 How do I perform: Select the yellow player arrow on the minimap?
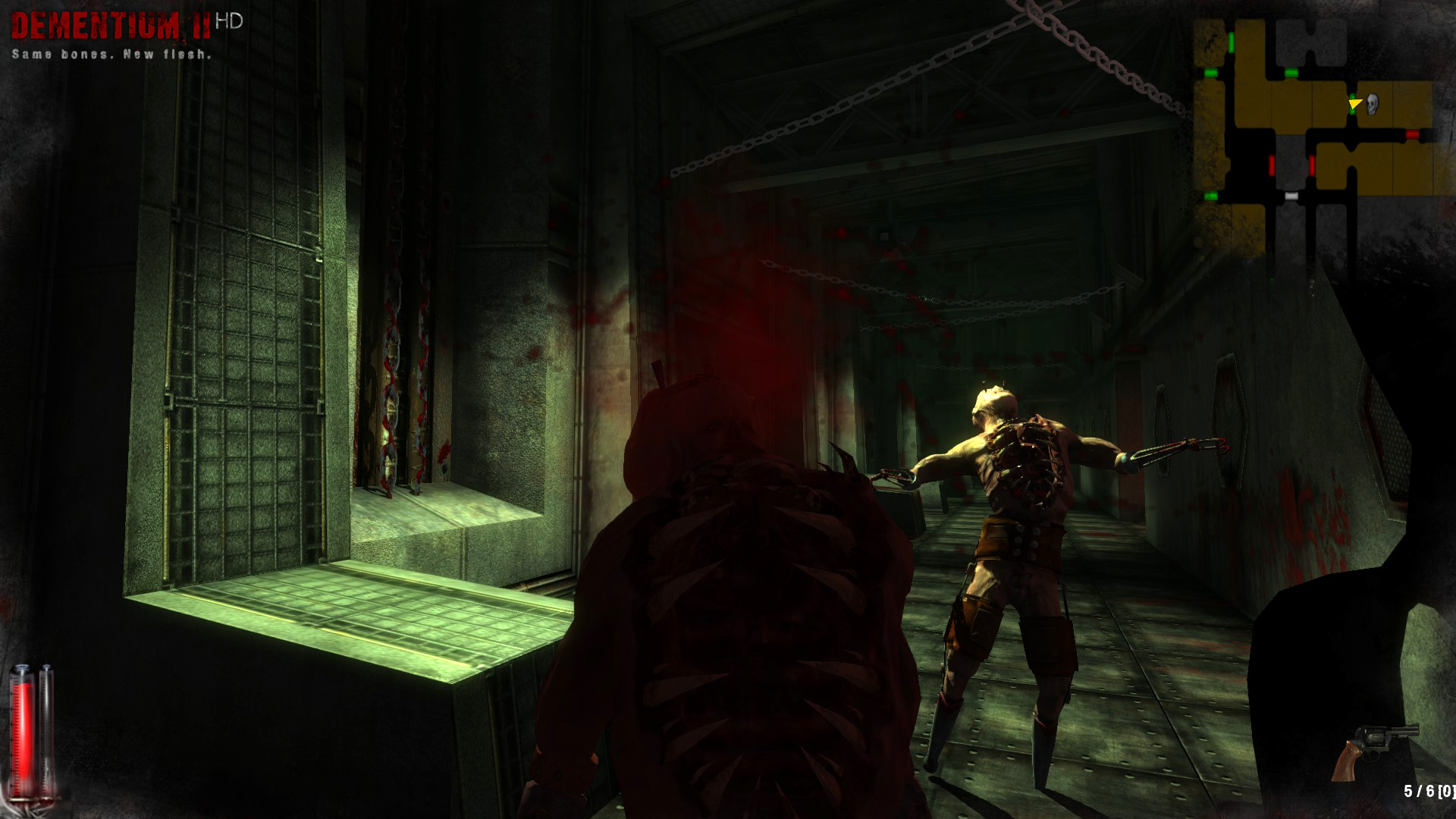pos(1354,103)
